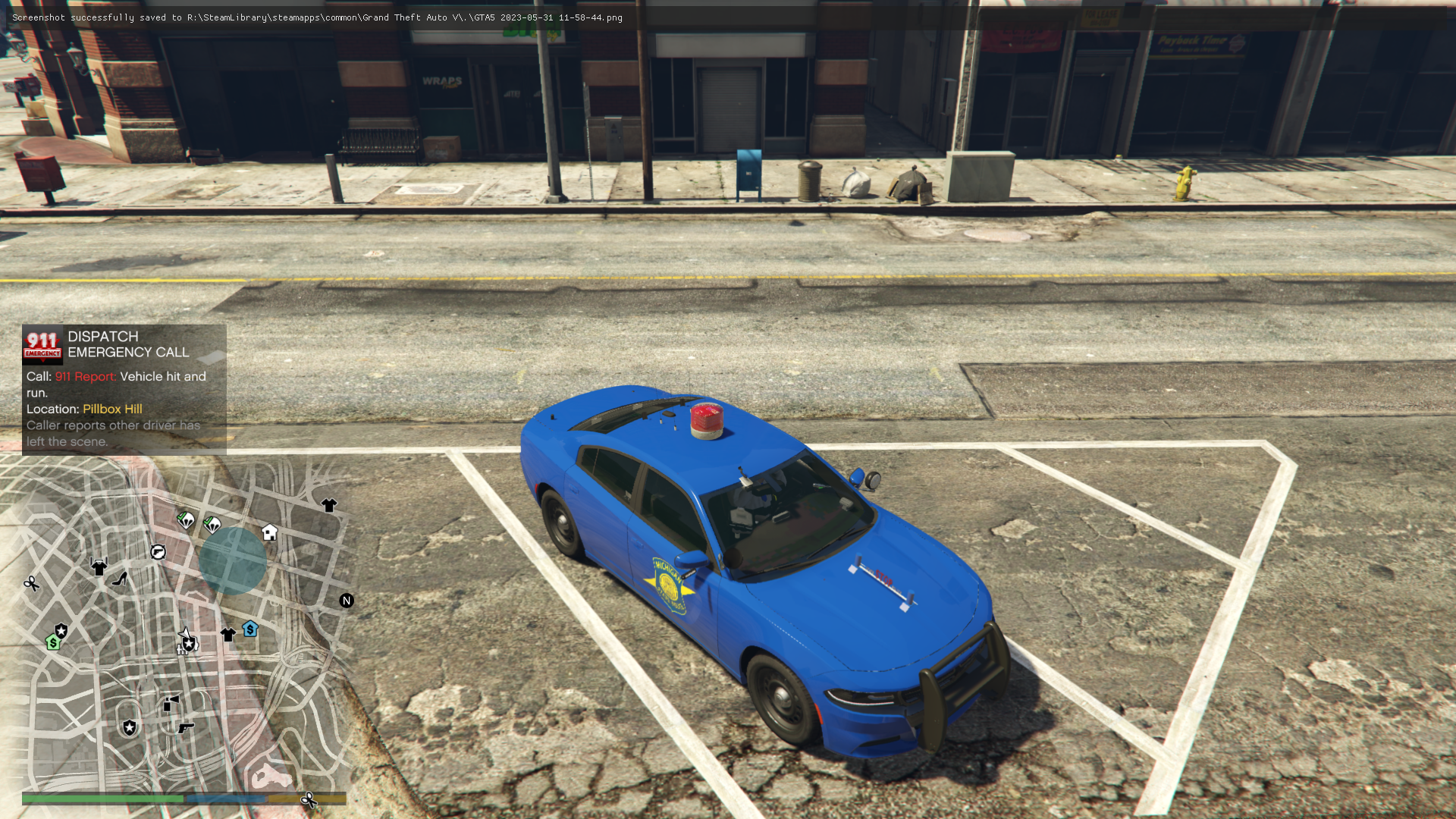
Task: Select the green dollar property marker
Action: tap(53, 643)
